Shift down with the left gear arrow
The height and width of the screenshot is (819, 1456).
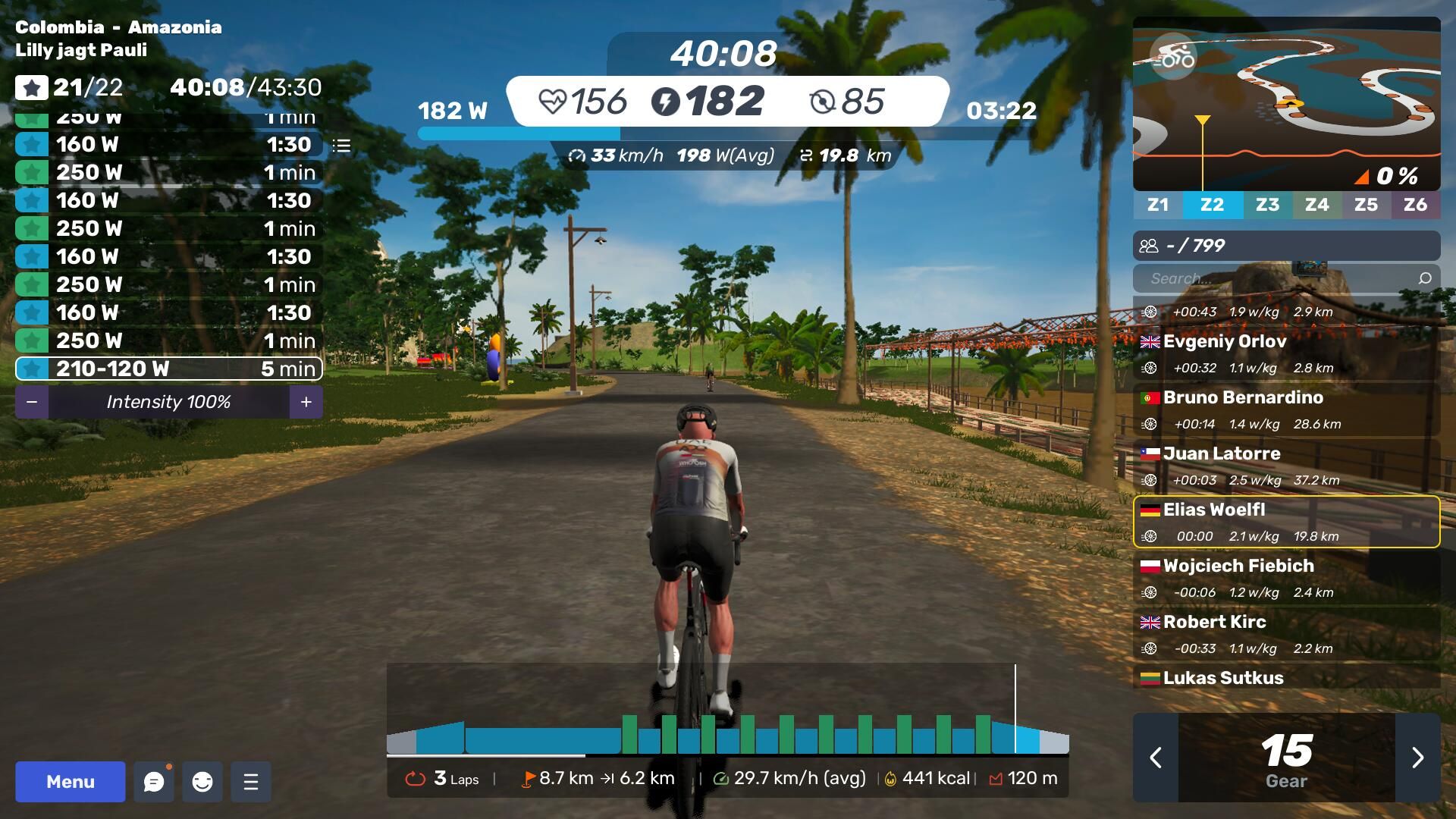[1156, 758]
